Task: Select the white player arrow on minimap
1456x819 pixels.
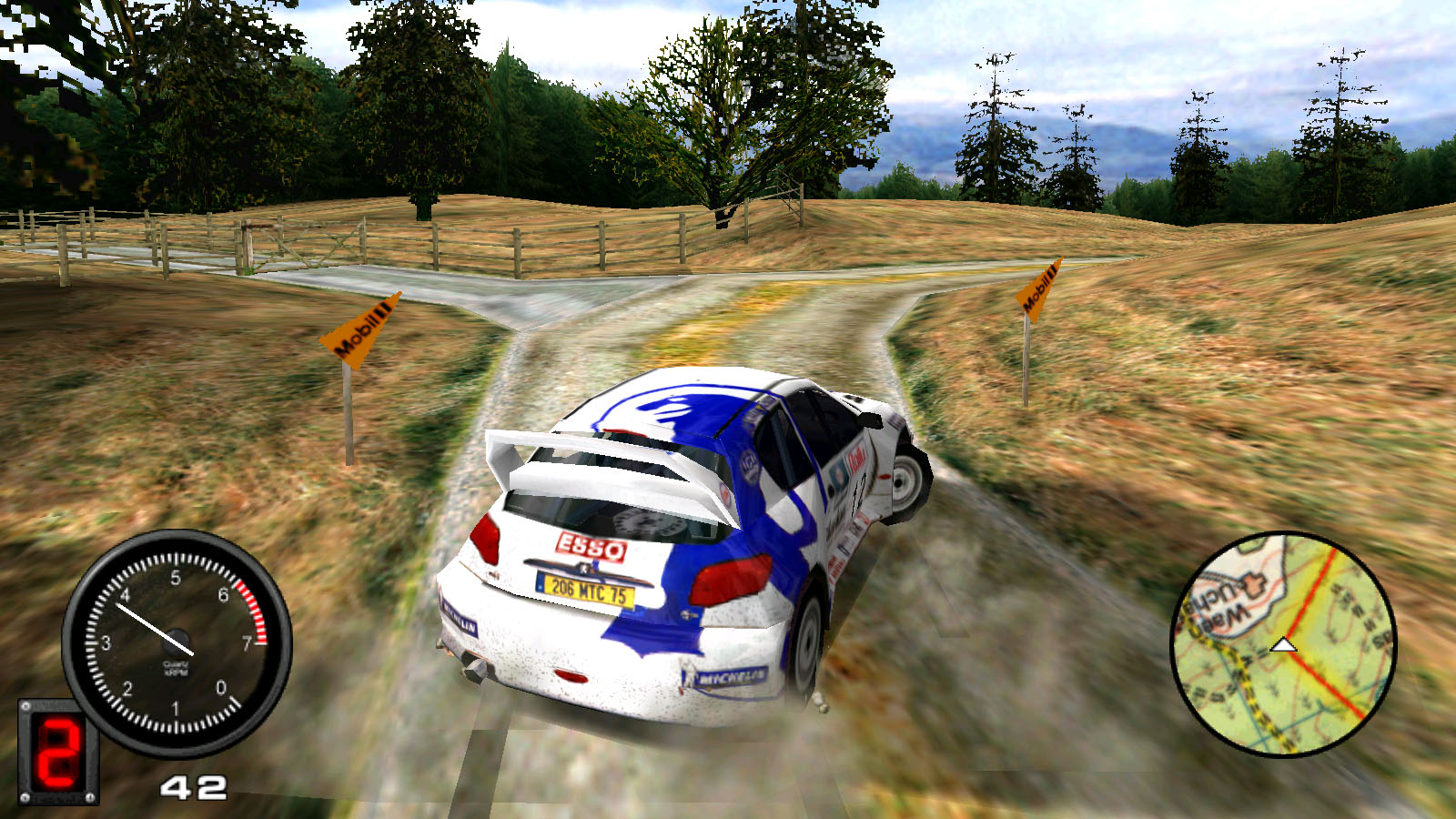Action: (1283, 645)
